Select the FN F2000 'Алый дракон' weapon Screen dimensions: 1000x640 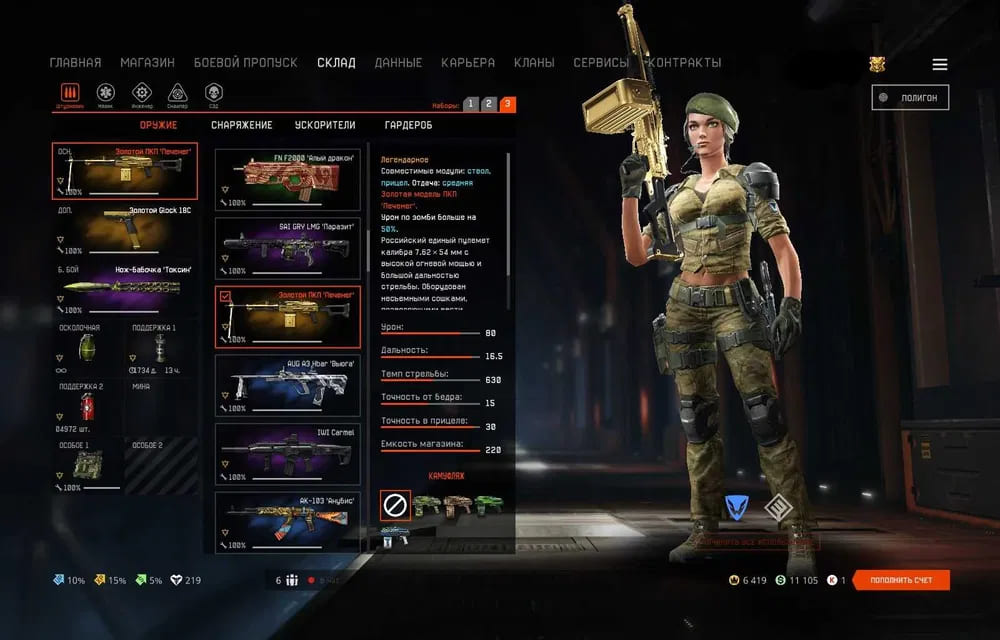click(288, 180)
